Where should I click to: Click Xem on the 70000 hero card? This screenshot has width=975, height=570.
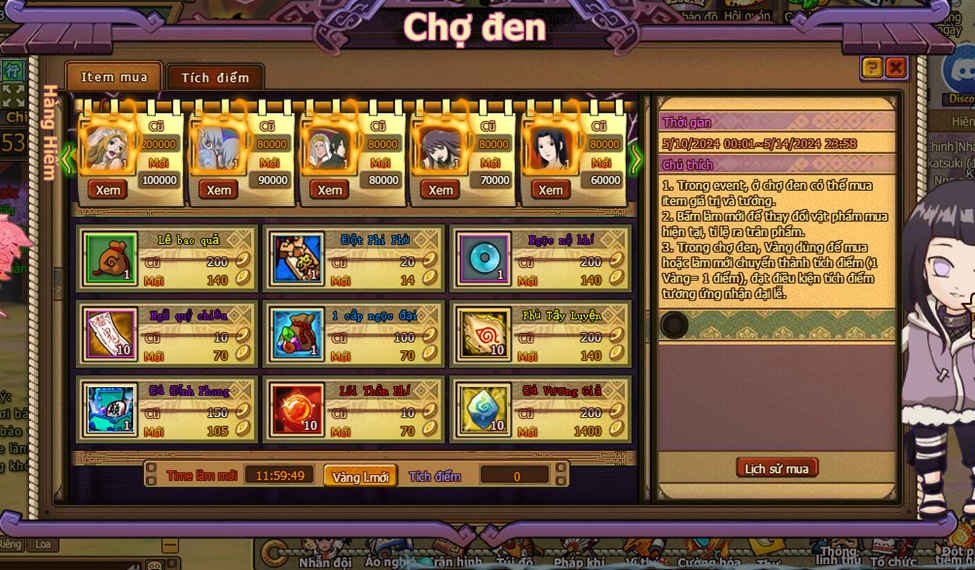click(439, 190)
